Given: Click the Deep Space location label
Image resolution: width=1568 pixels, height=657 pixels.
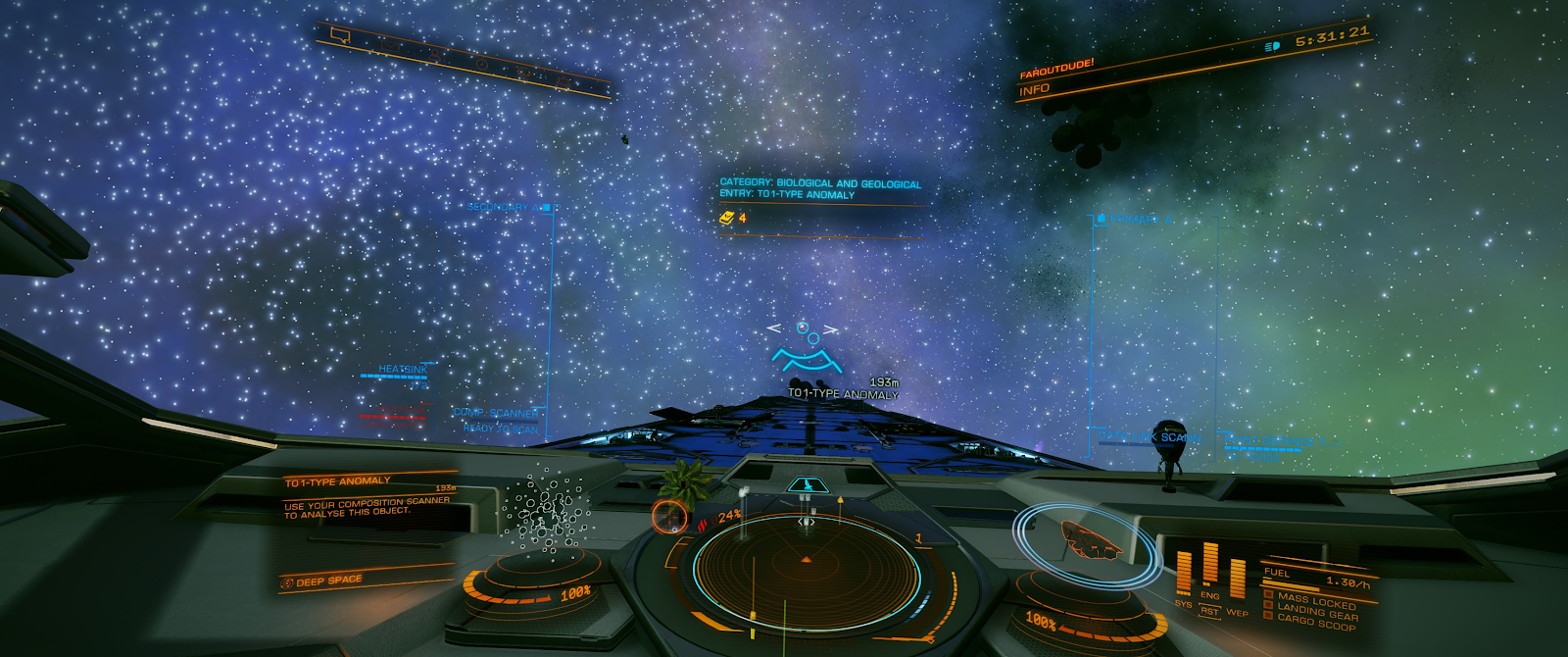Looking at the screenshot, I should point(328,581).
